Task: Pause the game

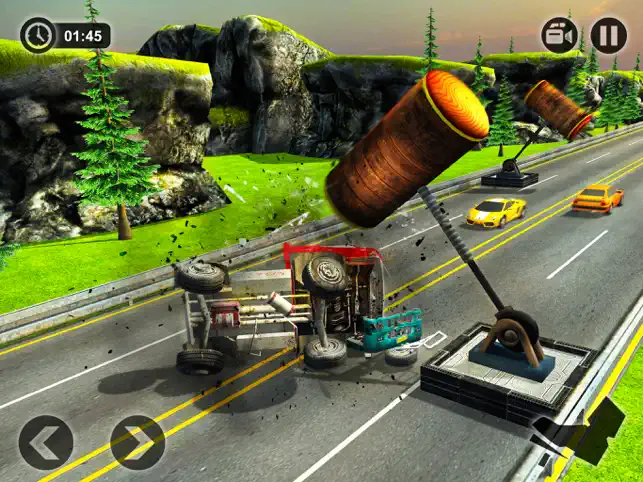Action: 608,35
